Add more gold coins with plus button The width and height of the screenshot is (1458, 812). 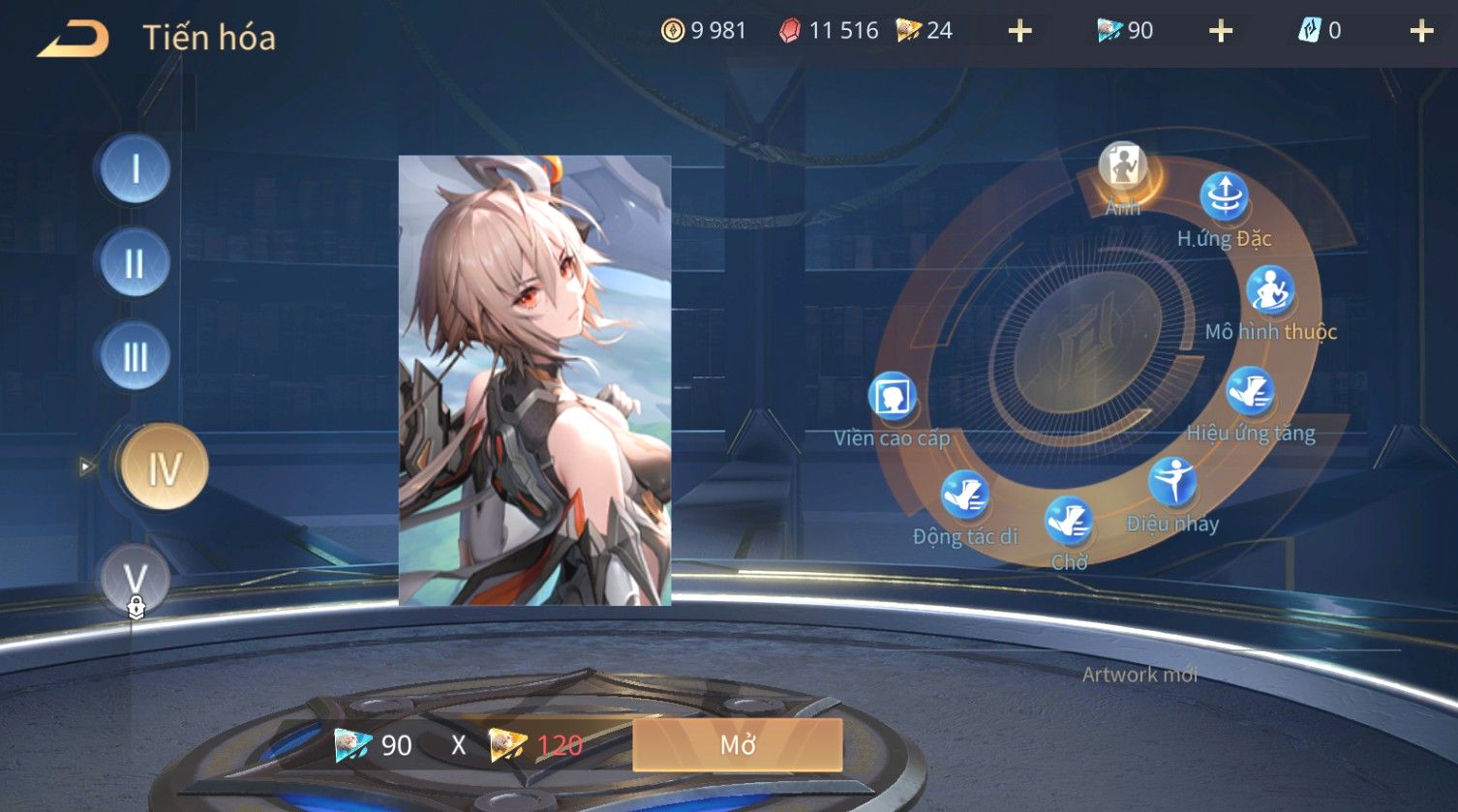1019,32
